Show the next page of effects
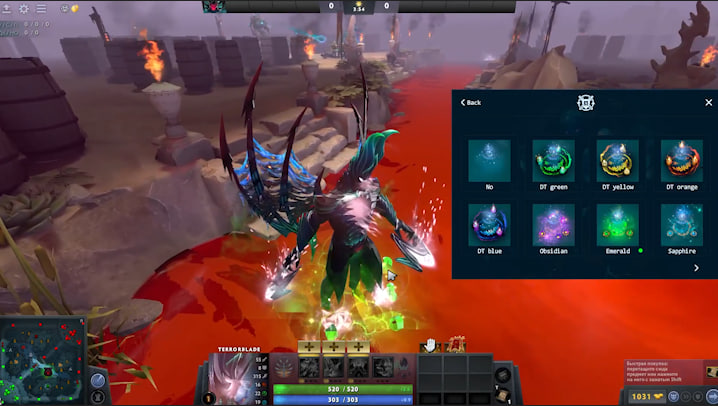This screenshot has width=718, height=406. 696,268
